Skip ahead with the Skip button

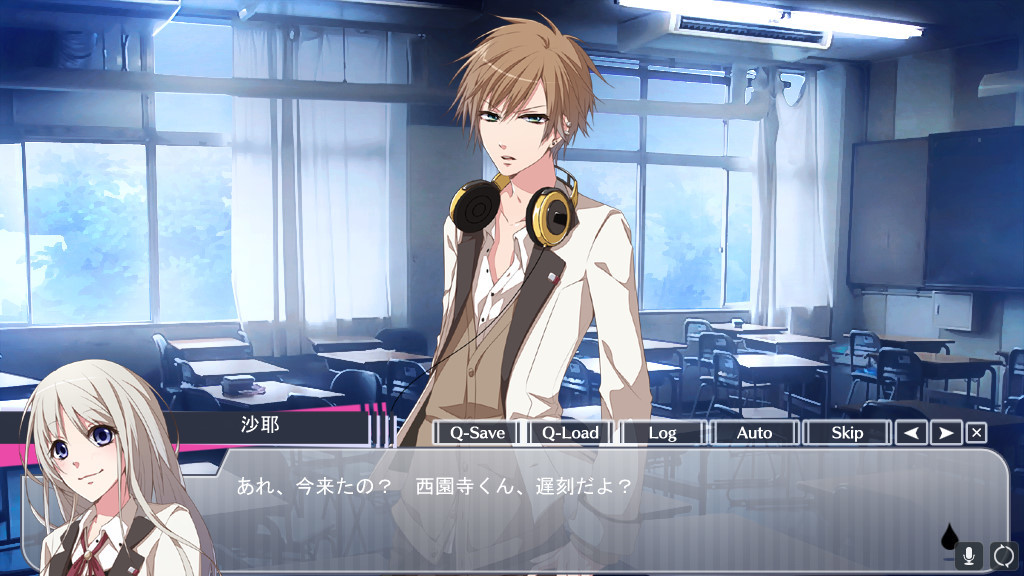[x=847, y=433]
